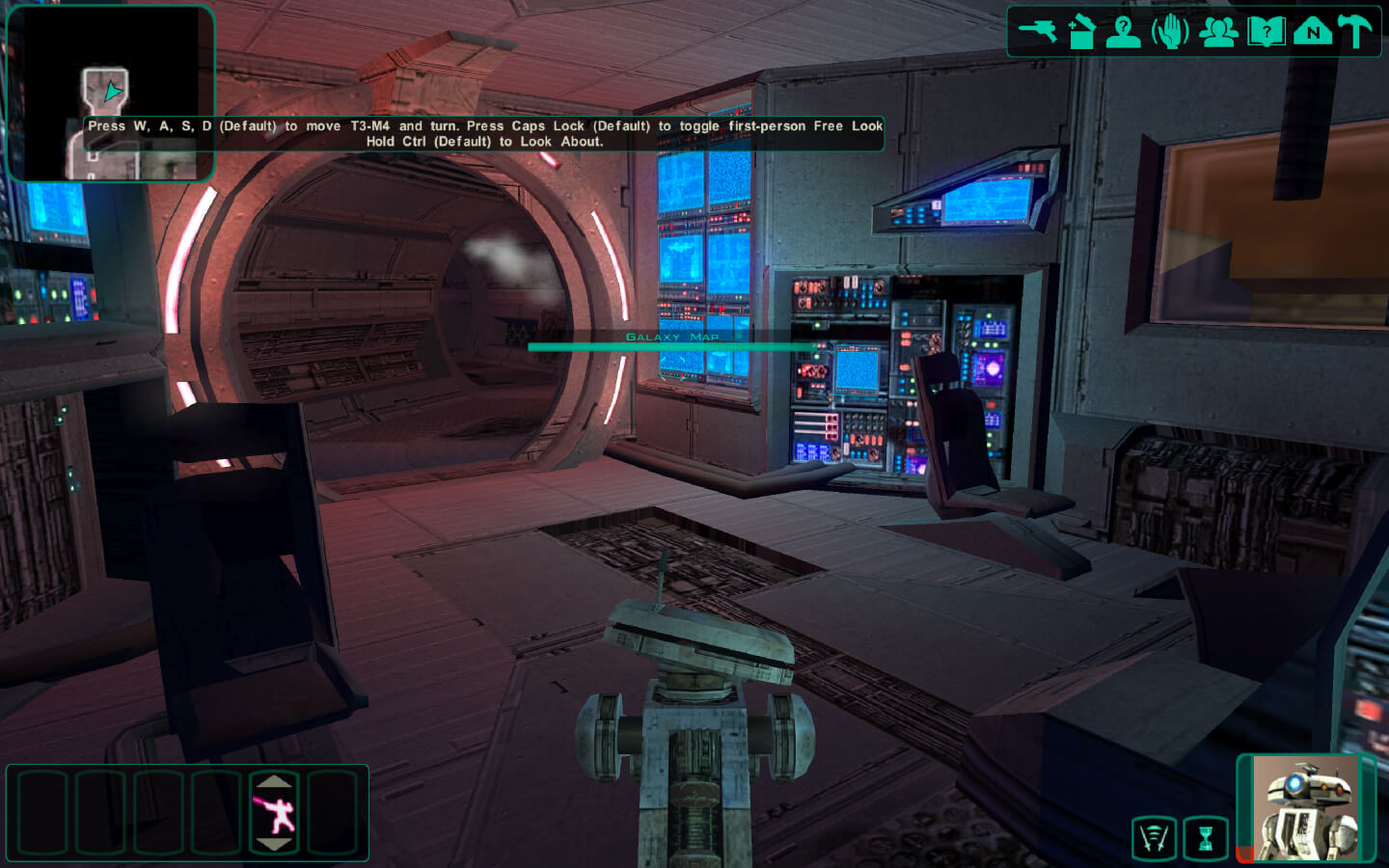Viewport: 1389px width, 868px height.
Task: Open the Character sheet icon
Action: pos(1124,31)
